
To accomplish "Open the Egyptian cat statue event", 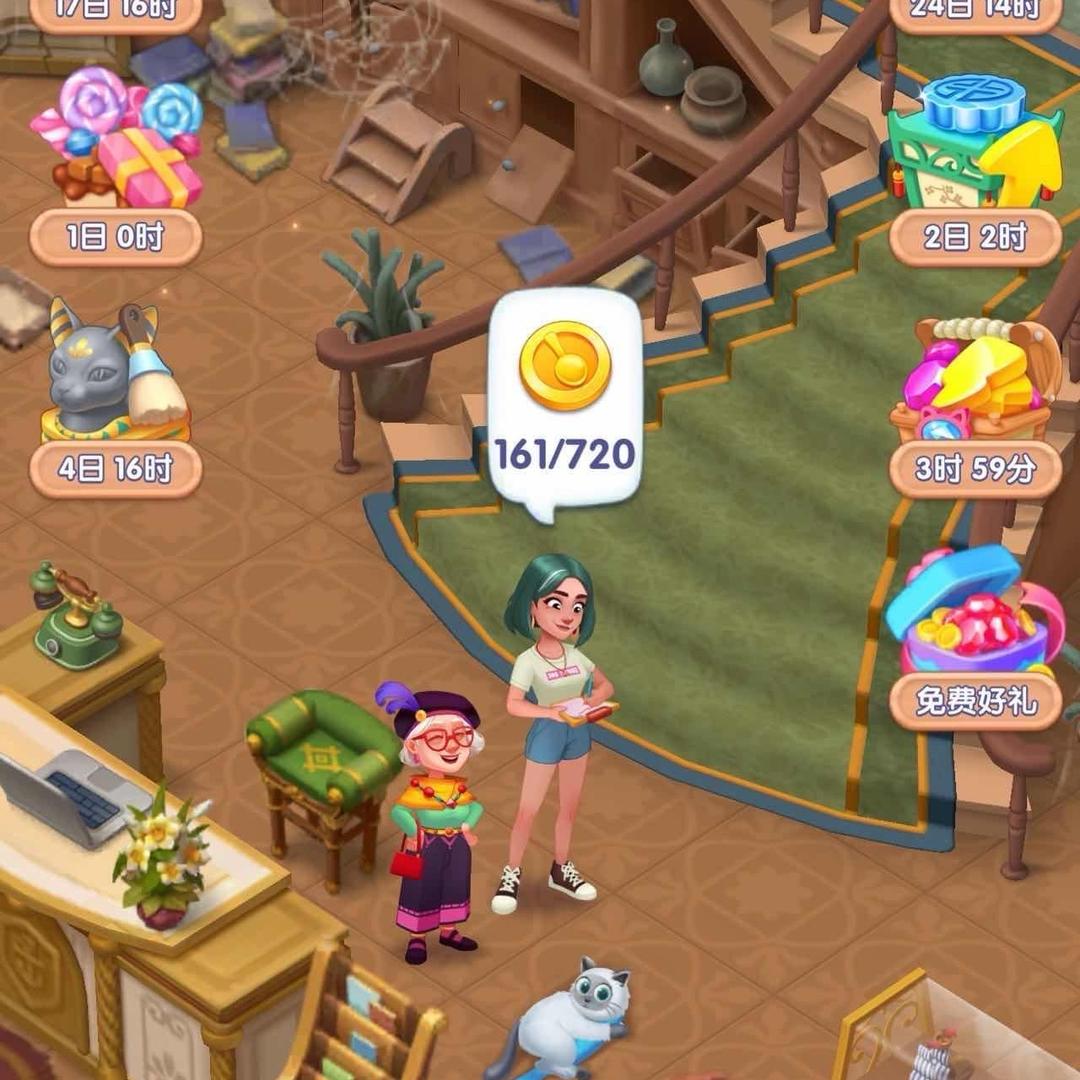I will (x=116, y=372).
